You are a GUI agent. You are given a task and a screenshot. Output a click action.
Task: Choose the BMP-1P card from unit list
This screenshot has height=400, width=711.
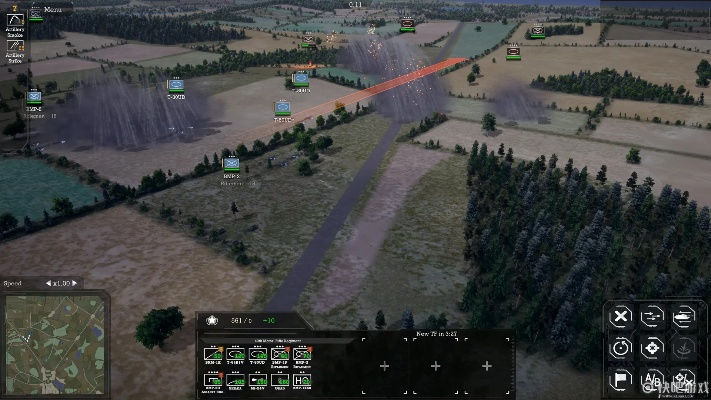[x=280, y=354]
